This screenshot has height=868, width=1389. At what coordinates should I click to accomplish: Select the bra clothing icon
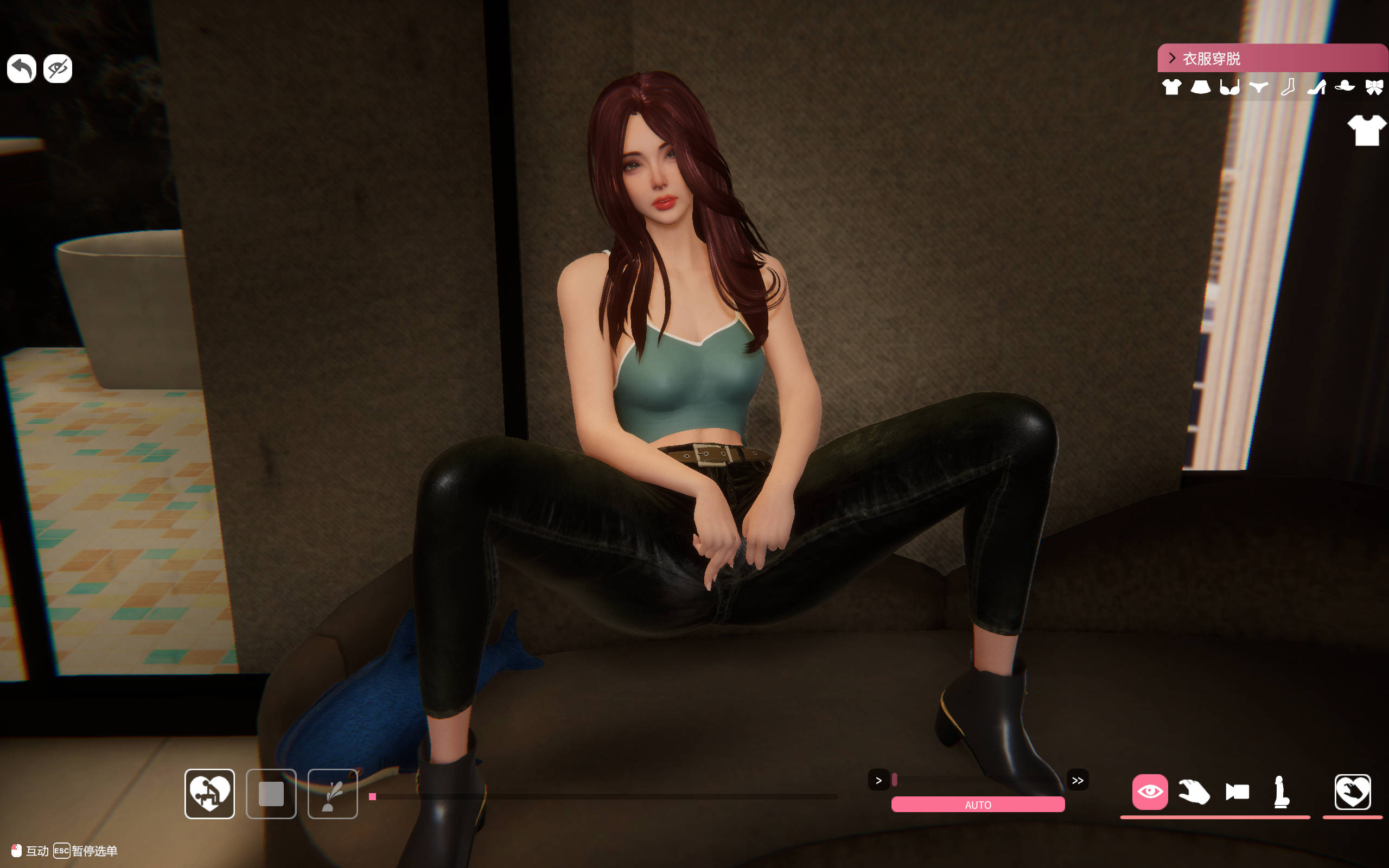pos(1229,87)
